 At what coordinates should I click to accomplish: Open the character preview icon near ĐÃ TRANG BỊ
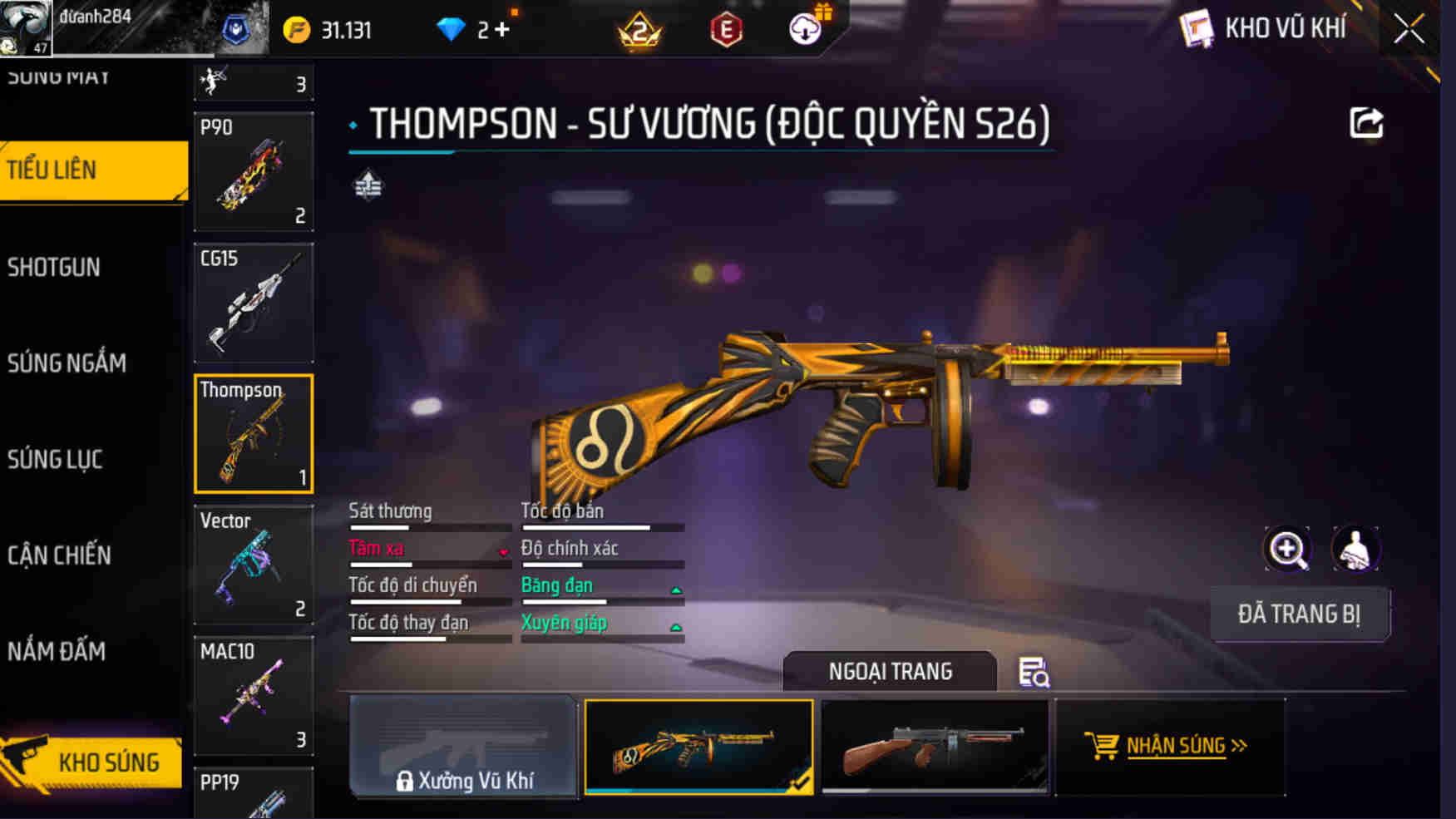coord(1354,549)
